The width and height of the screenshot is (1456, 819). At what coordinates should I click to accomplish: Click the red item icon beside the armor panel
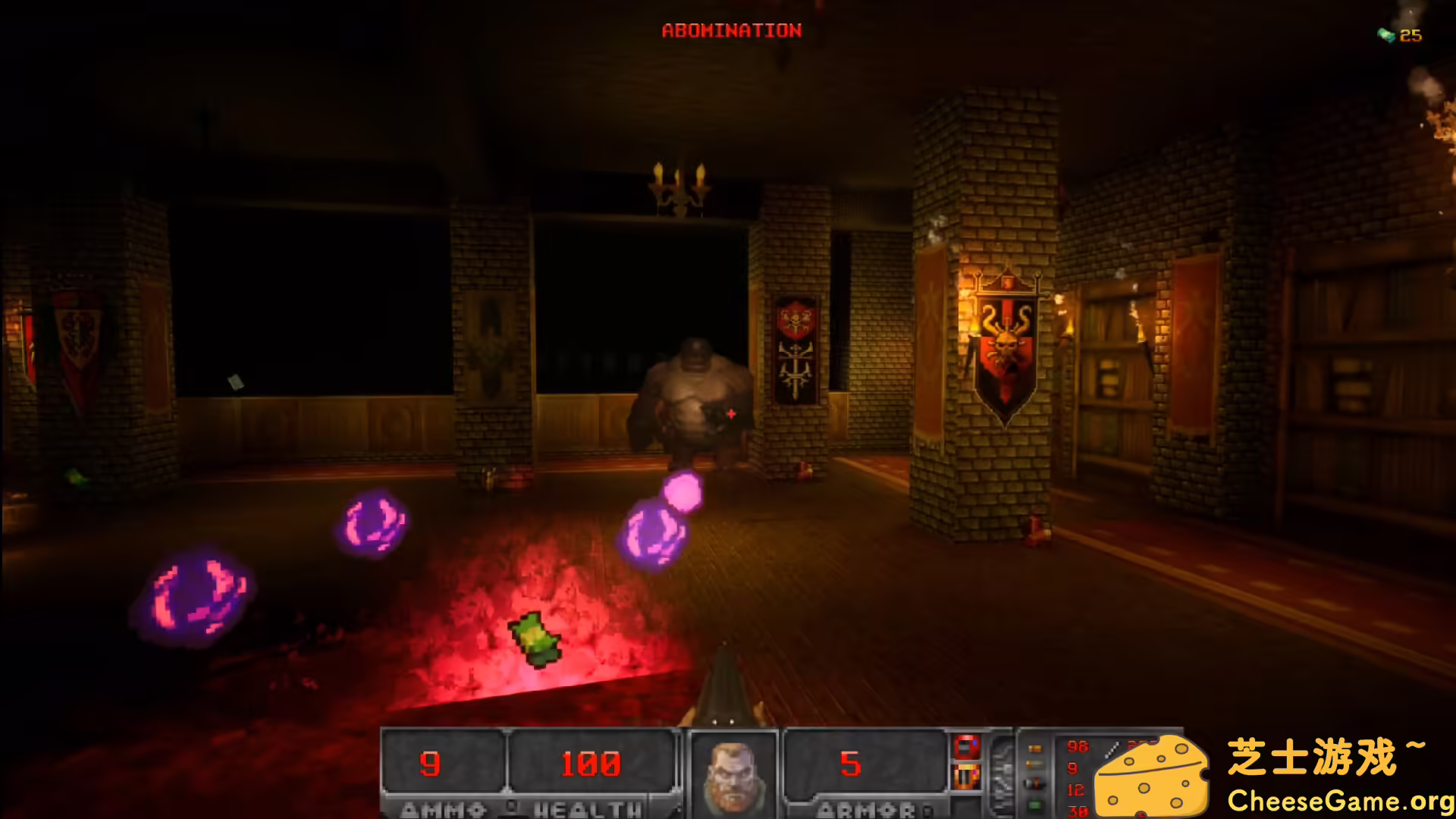click(967, 747)
